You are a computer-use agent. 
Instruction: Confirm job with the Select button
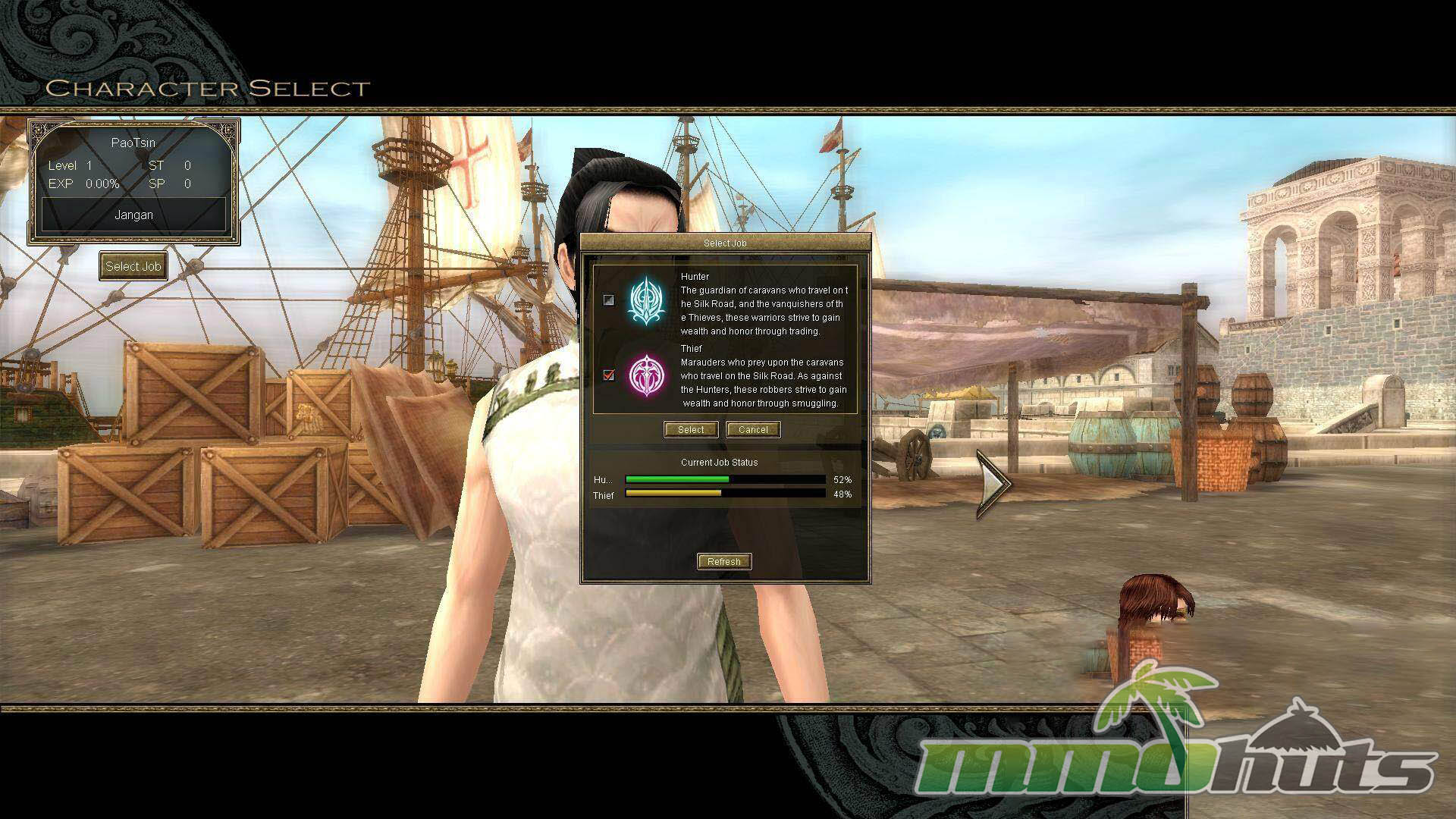tap(691, 429)
